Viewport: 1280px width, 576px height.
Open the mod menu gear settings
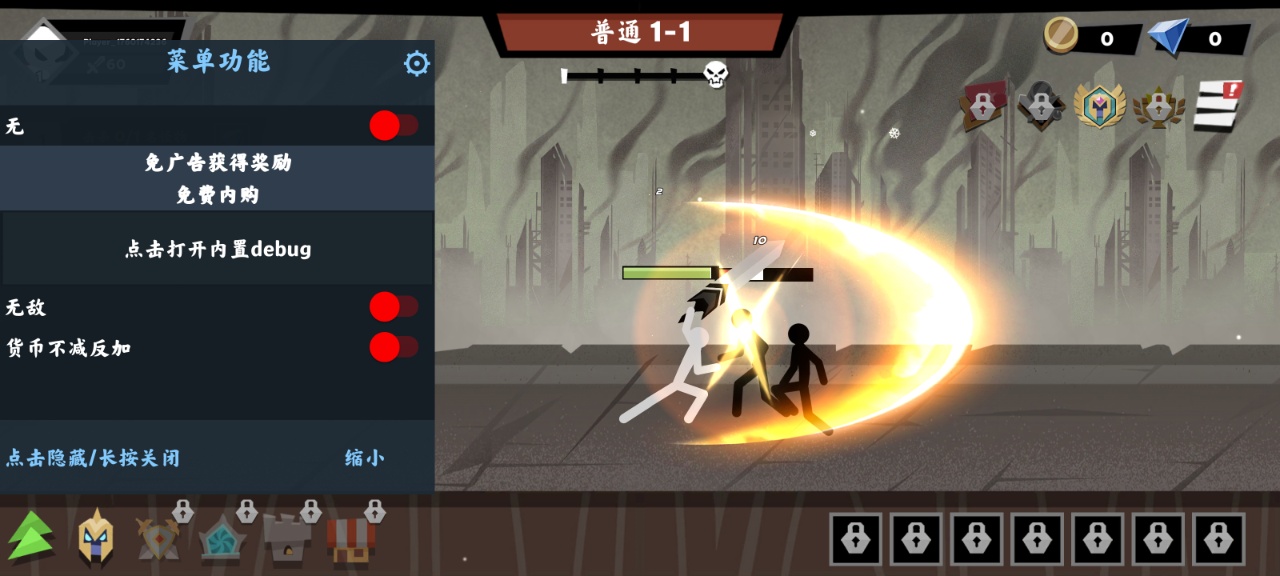pos(416,64)
